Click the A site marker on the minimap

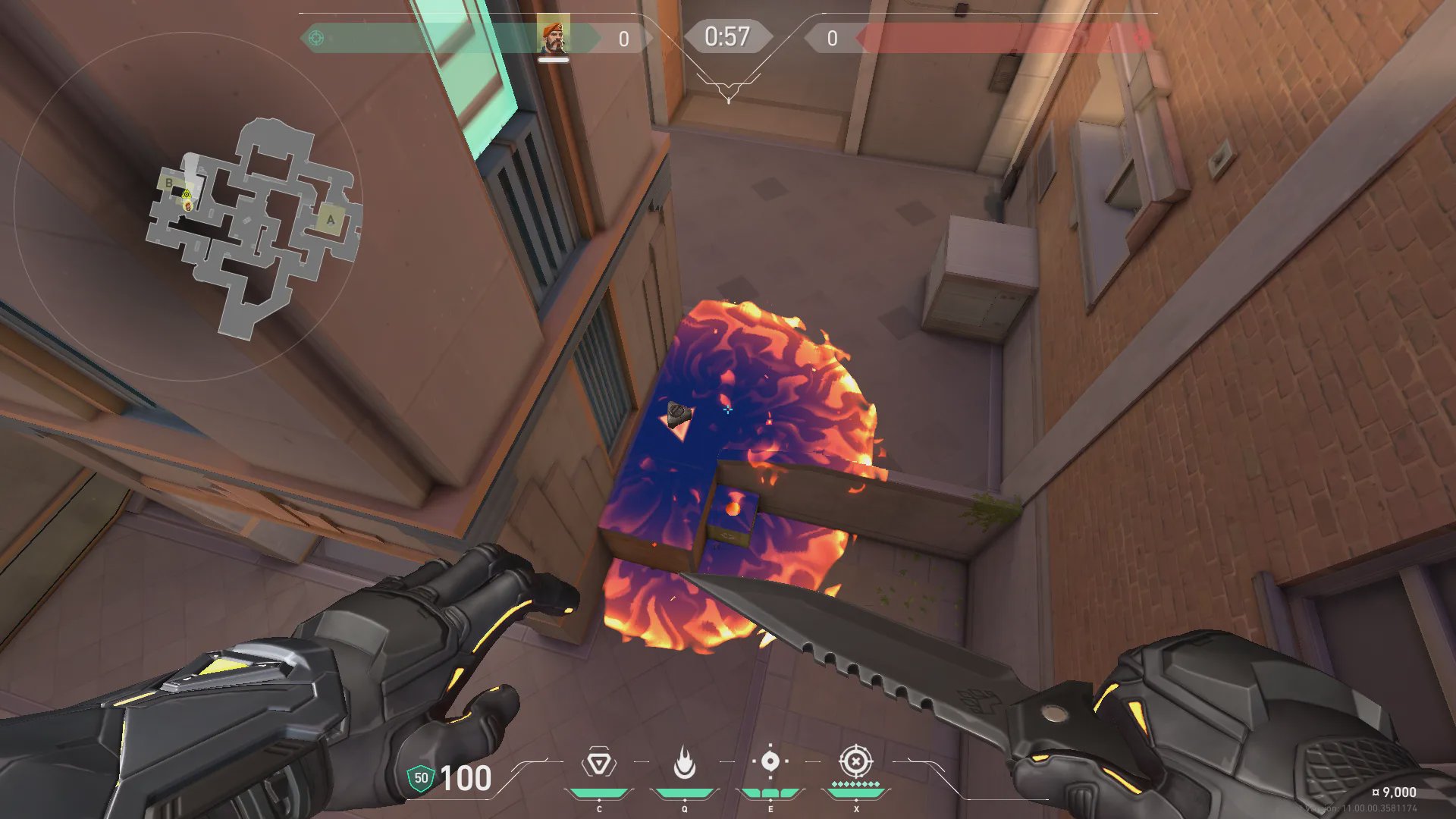330,220
